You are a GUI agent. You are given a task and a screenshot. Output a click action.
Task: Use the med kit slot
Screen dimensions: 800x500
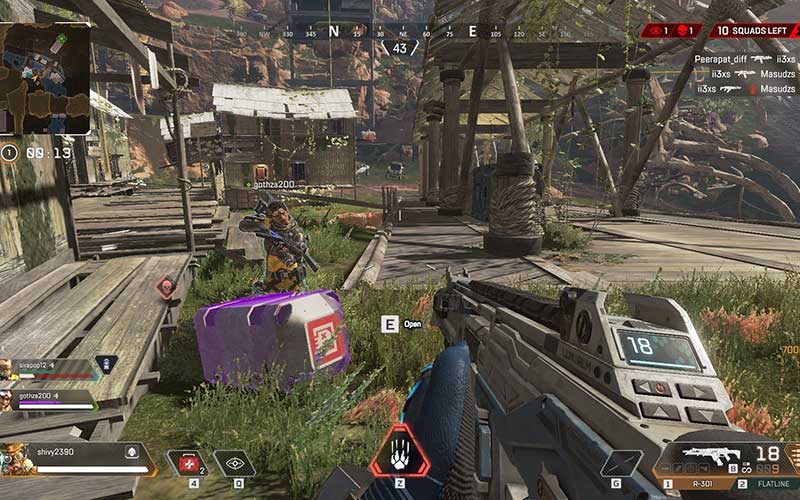point(187,462)
